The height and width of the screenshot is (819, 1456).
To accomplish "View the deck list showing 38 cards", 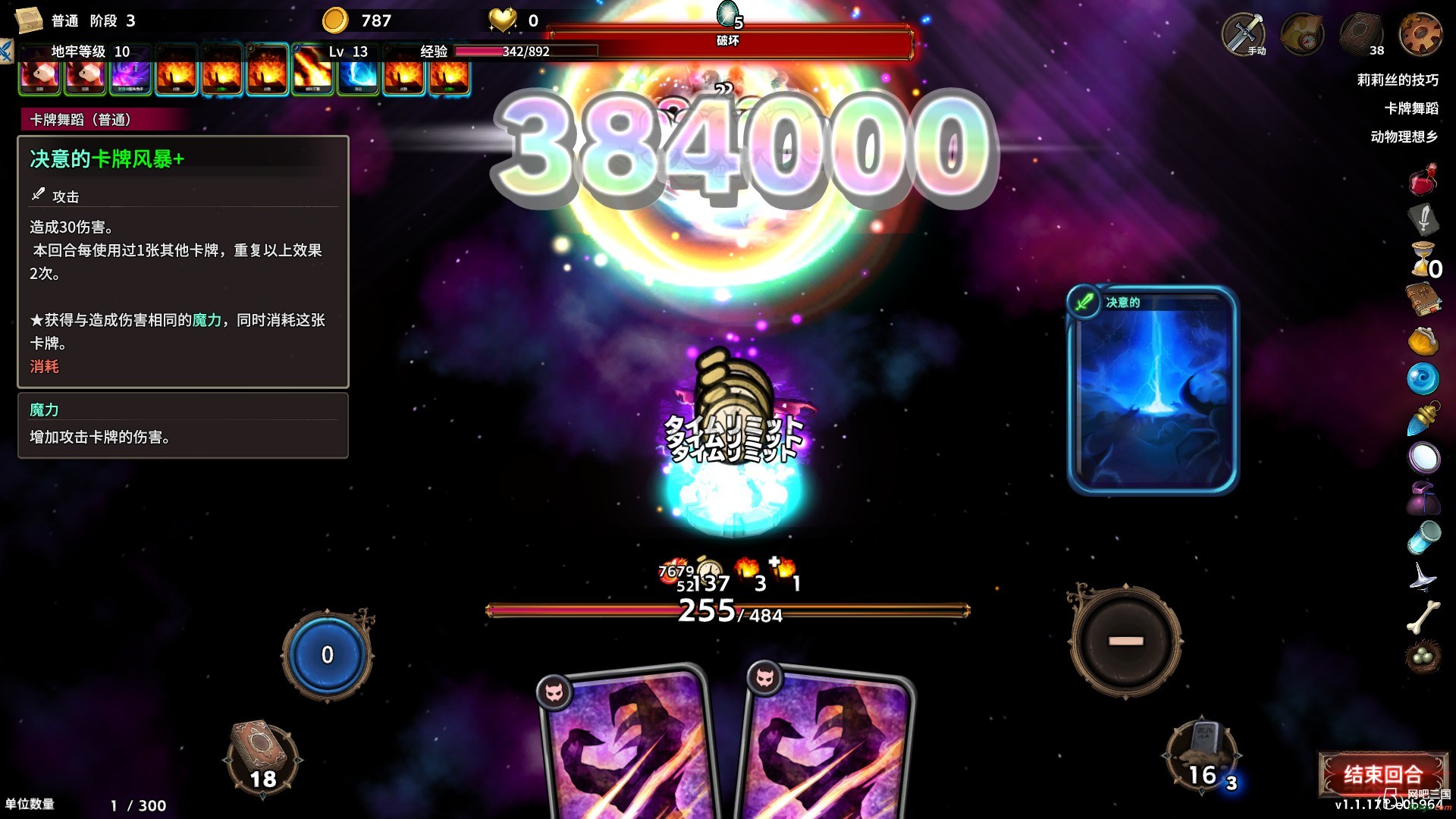I will click(1362, 35).
